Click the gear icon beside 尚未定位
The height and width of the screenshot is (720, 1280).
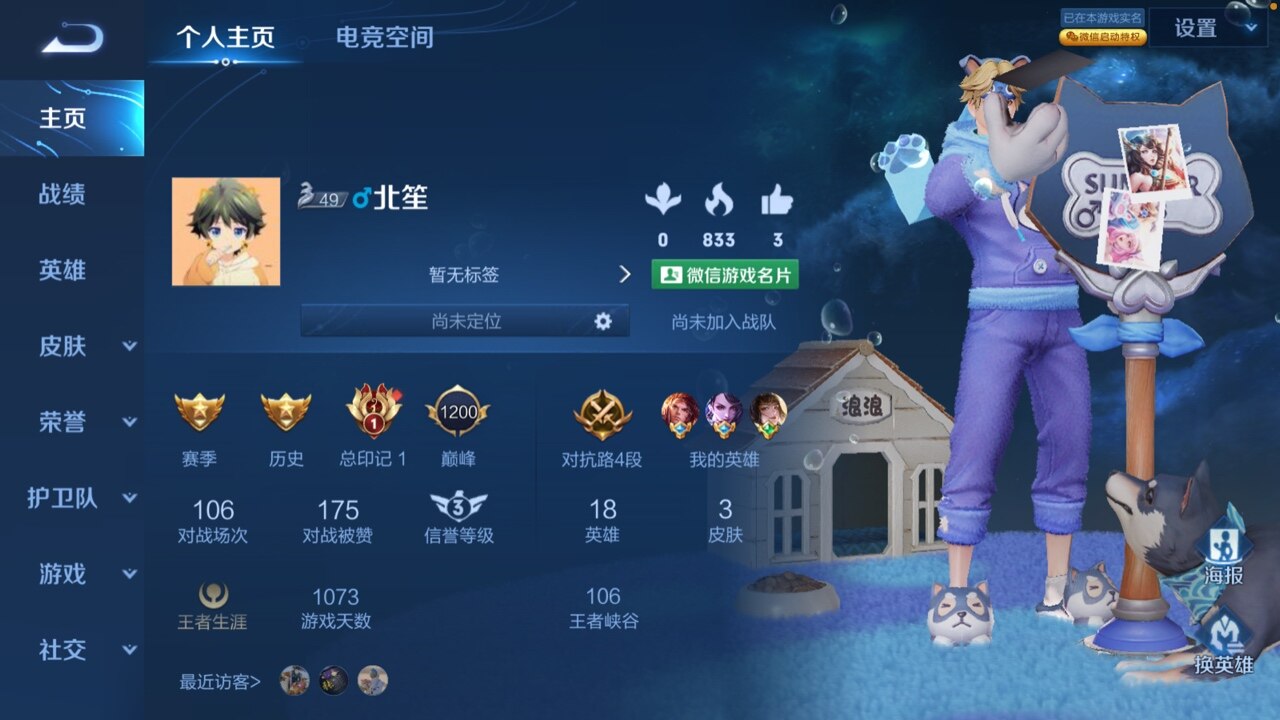coord(602,321)
